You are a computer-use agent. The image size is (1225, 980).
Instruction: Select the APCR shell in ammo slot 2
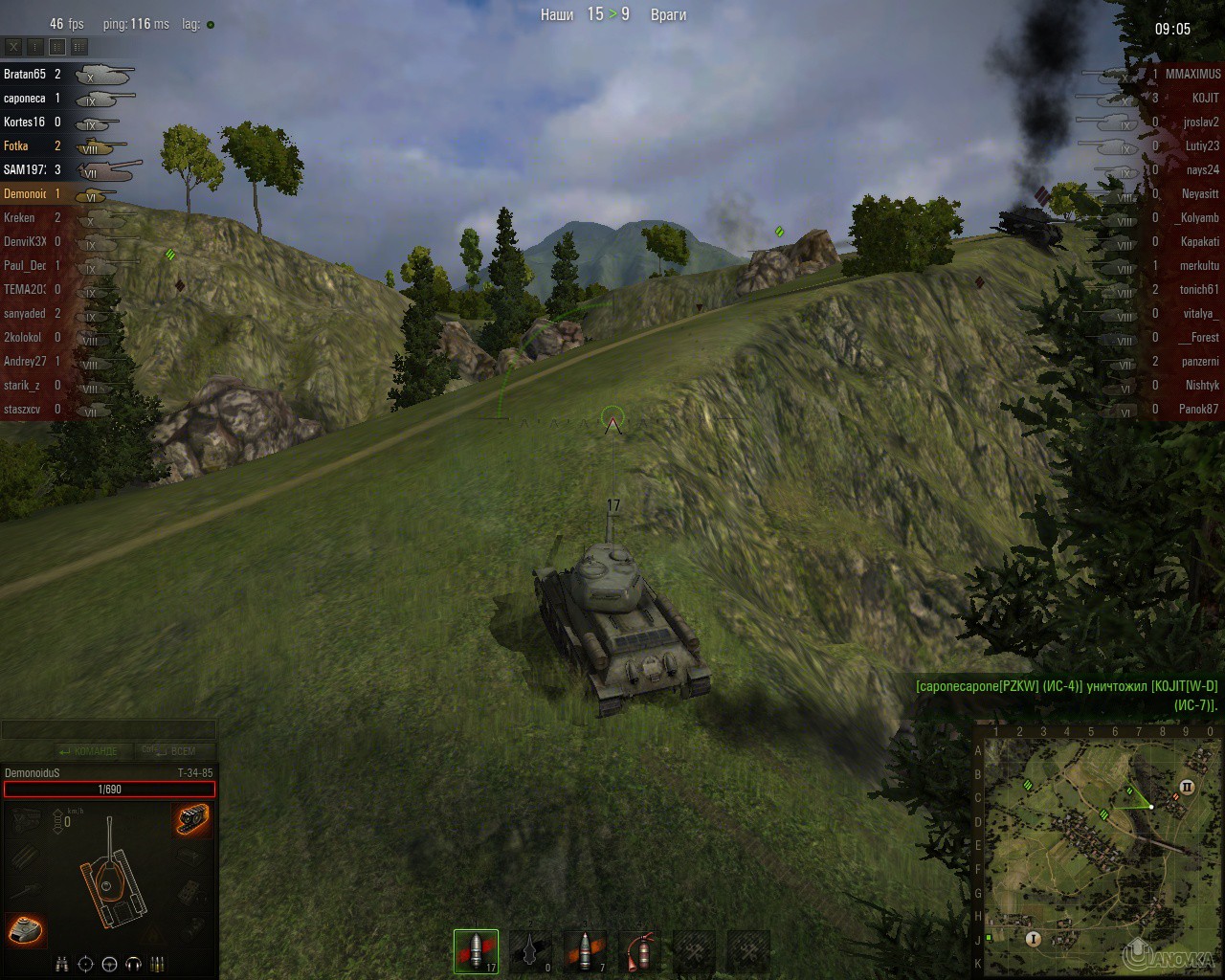530,950
